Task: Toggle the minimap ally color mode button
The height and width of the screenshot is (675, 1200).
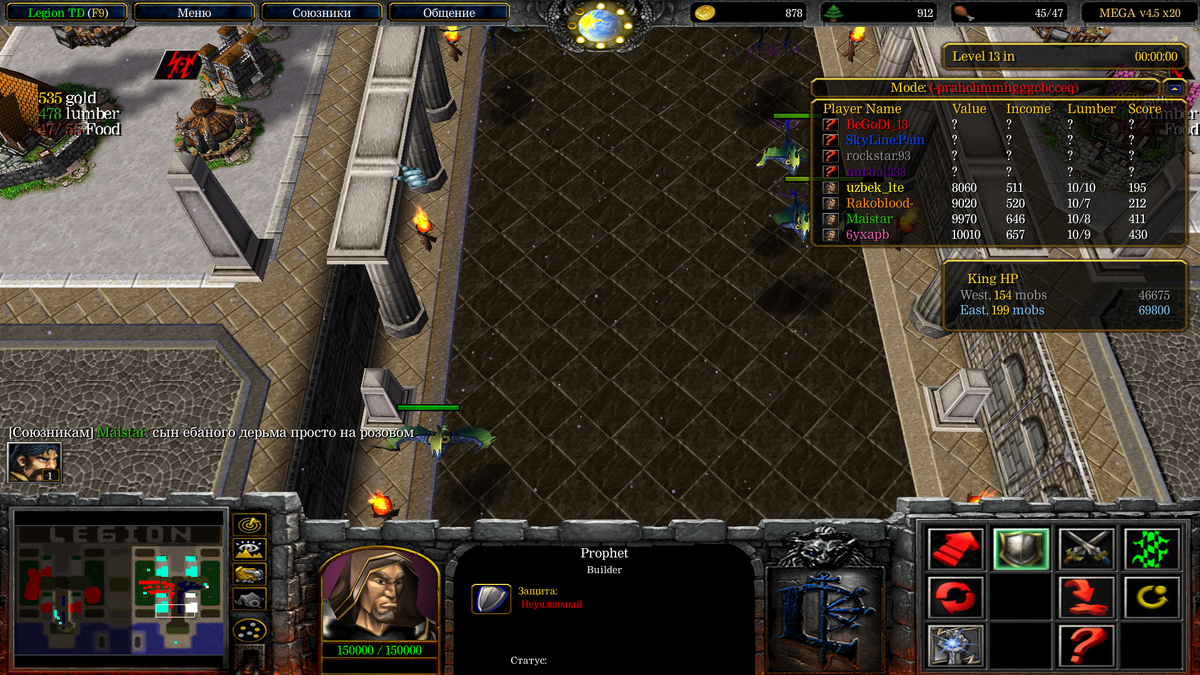Action: tap(249, 574)
